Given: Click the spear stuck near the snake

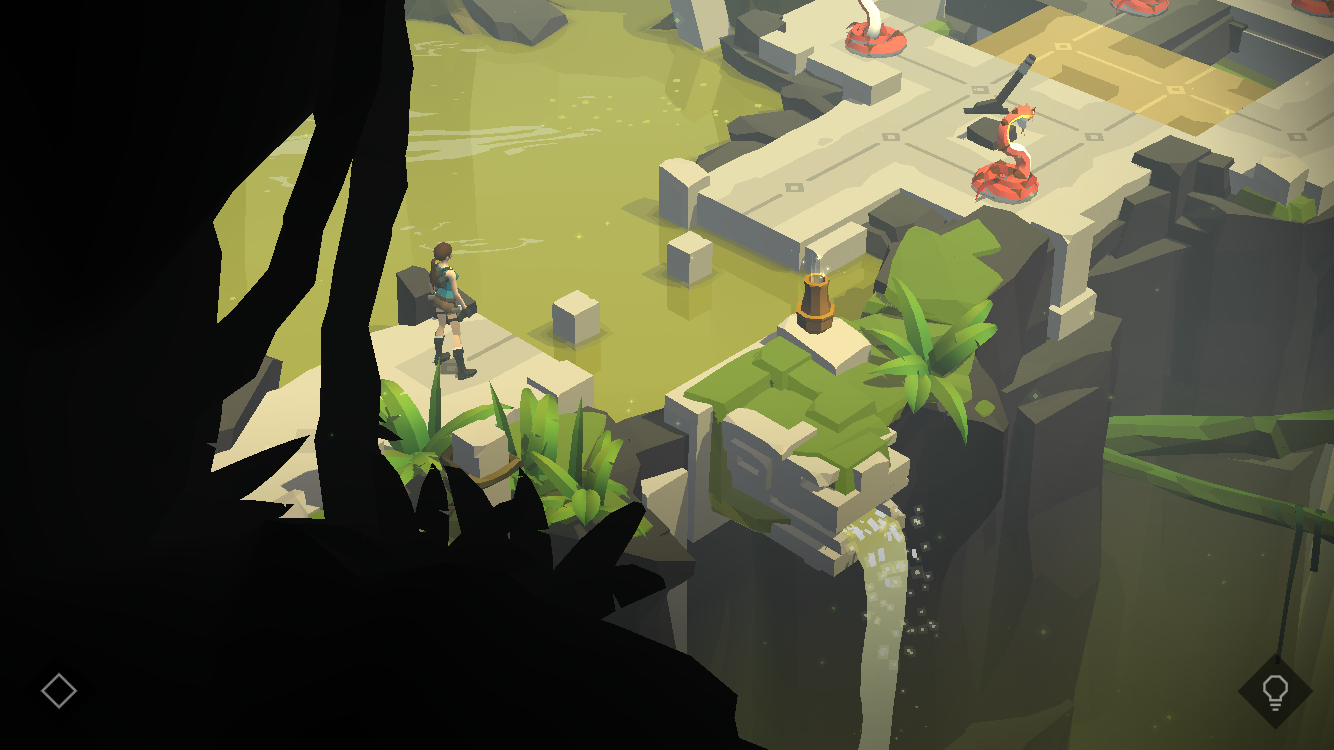Looking at the screenshot, I should point(1003,85).
